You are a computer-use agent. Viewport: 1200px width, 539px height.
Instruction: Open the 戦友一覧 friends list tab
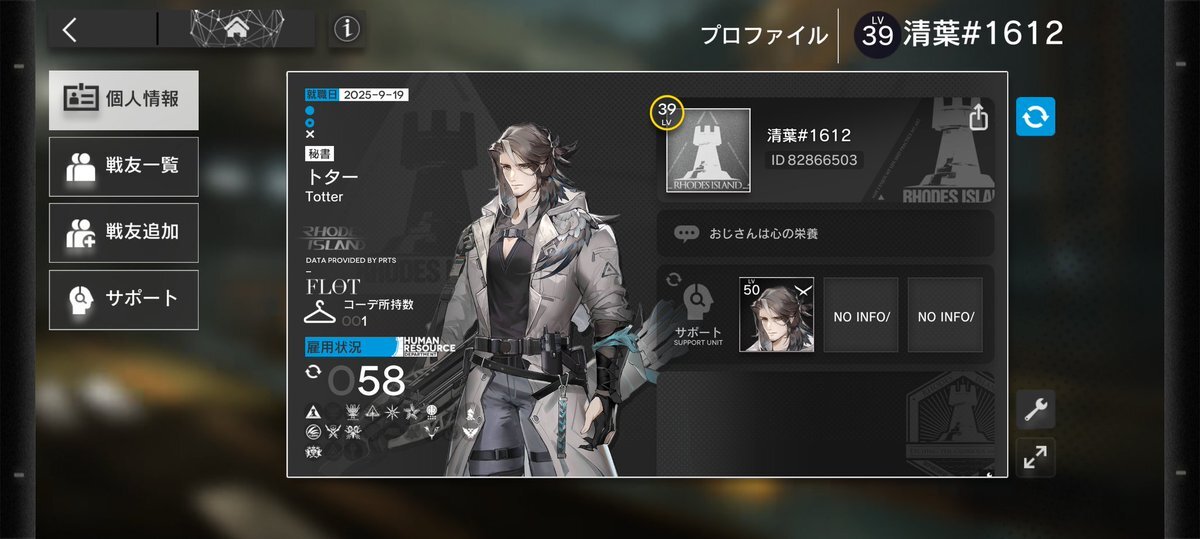pyautogui.click(x=124, y=166)
